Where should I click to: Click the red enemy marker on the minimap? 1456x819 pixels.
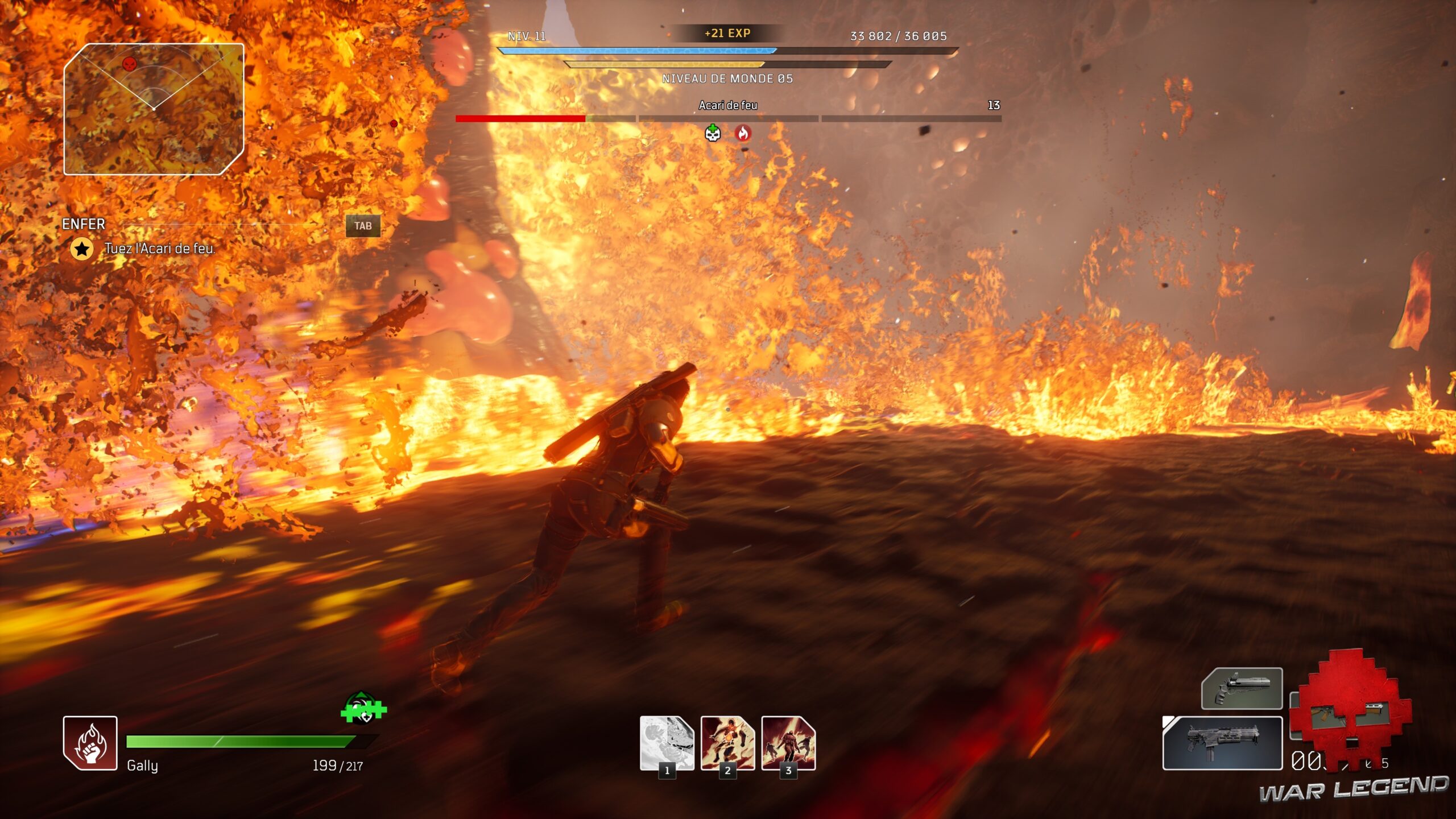[x=130, y=64]
